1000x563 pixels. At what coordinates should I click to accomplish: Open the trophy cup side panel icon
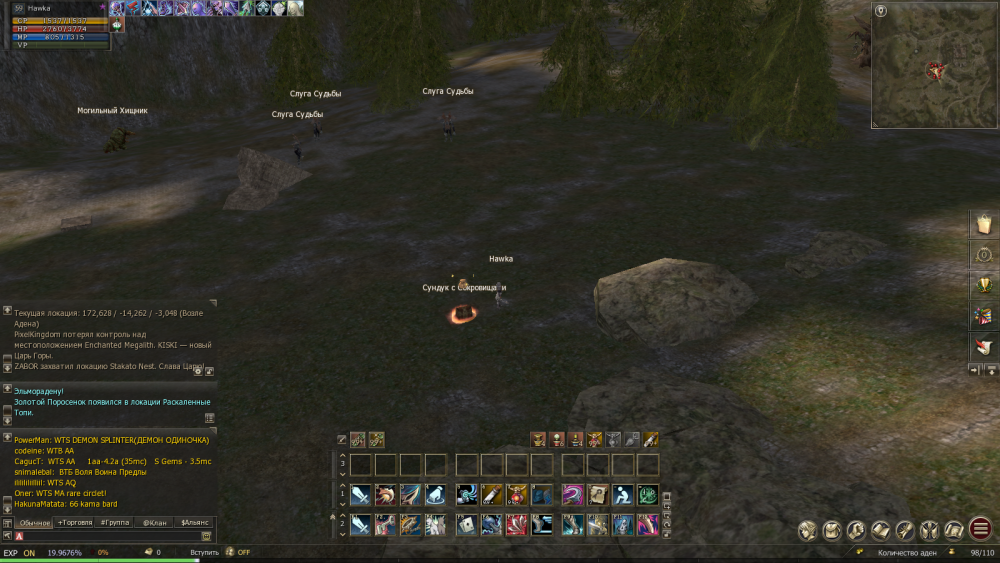coord(983,285)
